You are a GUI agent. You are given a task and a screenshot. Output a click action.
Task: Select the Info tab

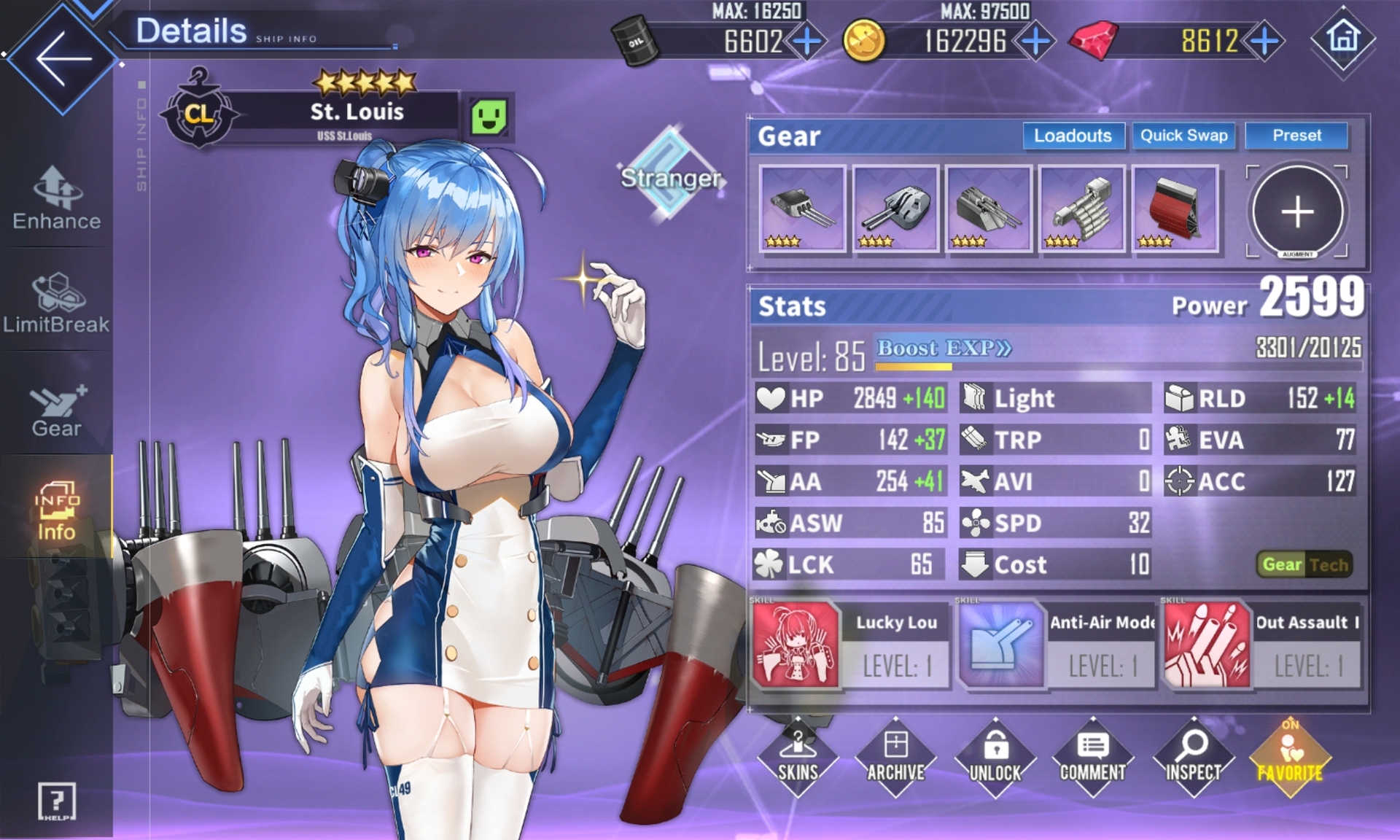point(57,510)
